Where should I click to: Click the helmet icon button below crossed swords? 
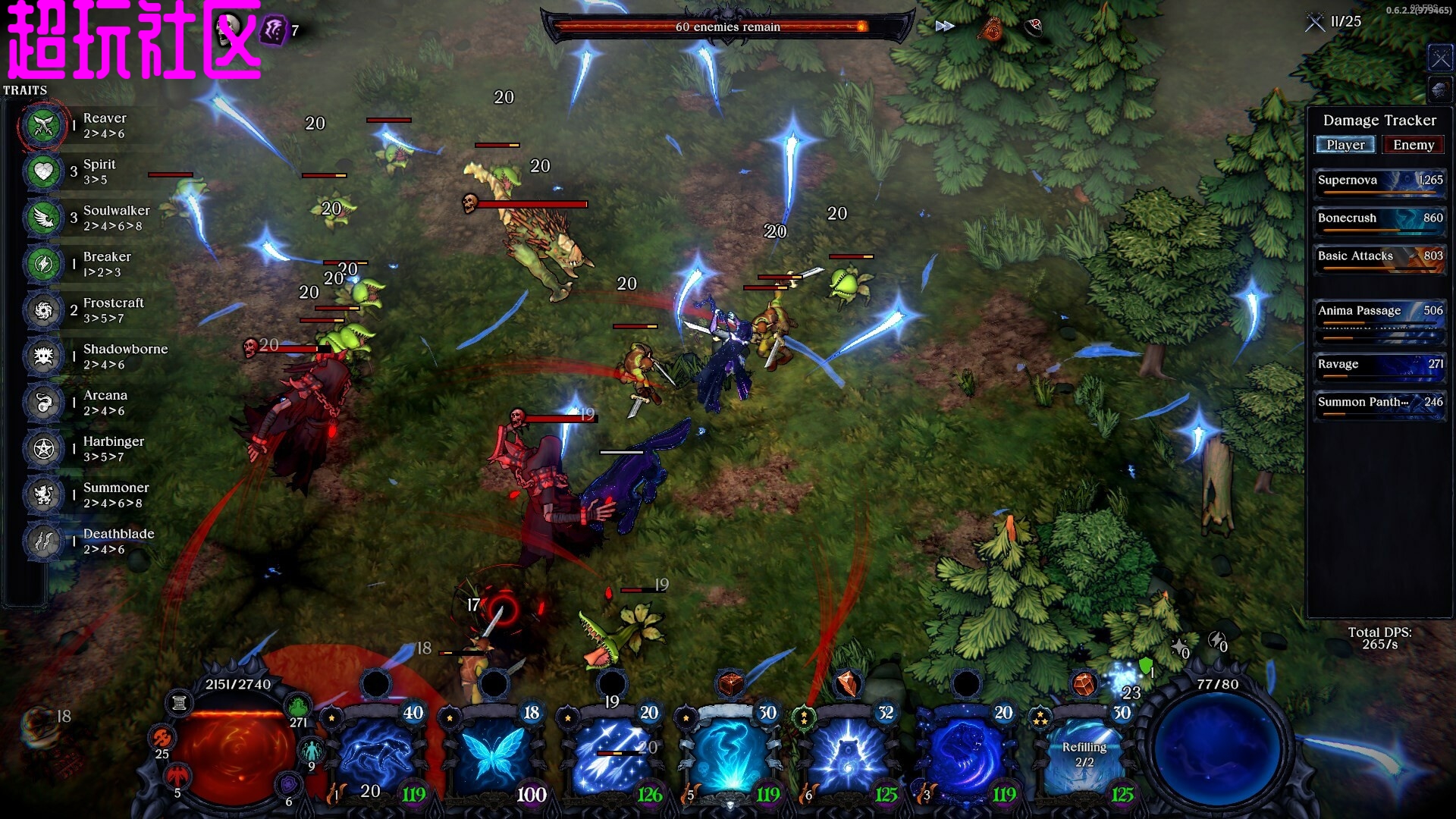(x=1439, y=90)
